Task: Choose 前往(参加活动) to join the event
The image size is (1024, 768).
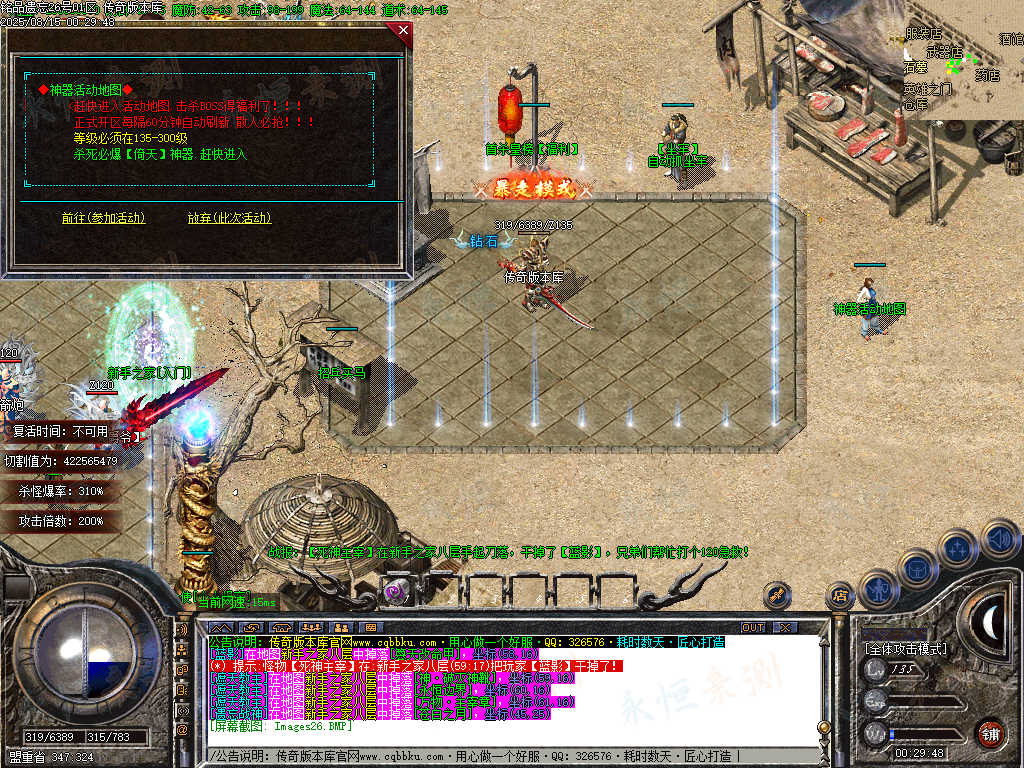Action: pos(103,218)
